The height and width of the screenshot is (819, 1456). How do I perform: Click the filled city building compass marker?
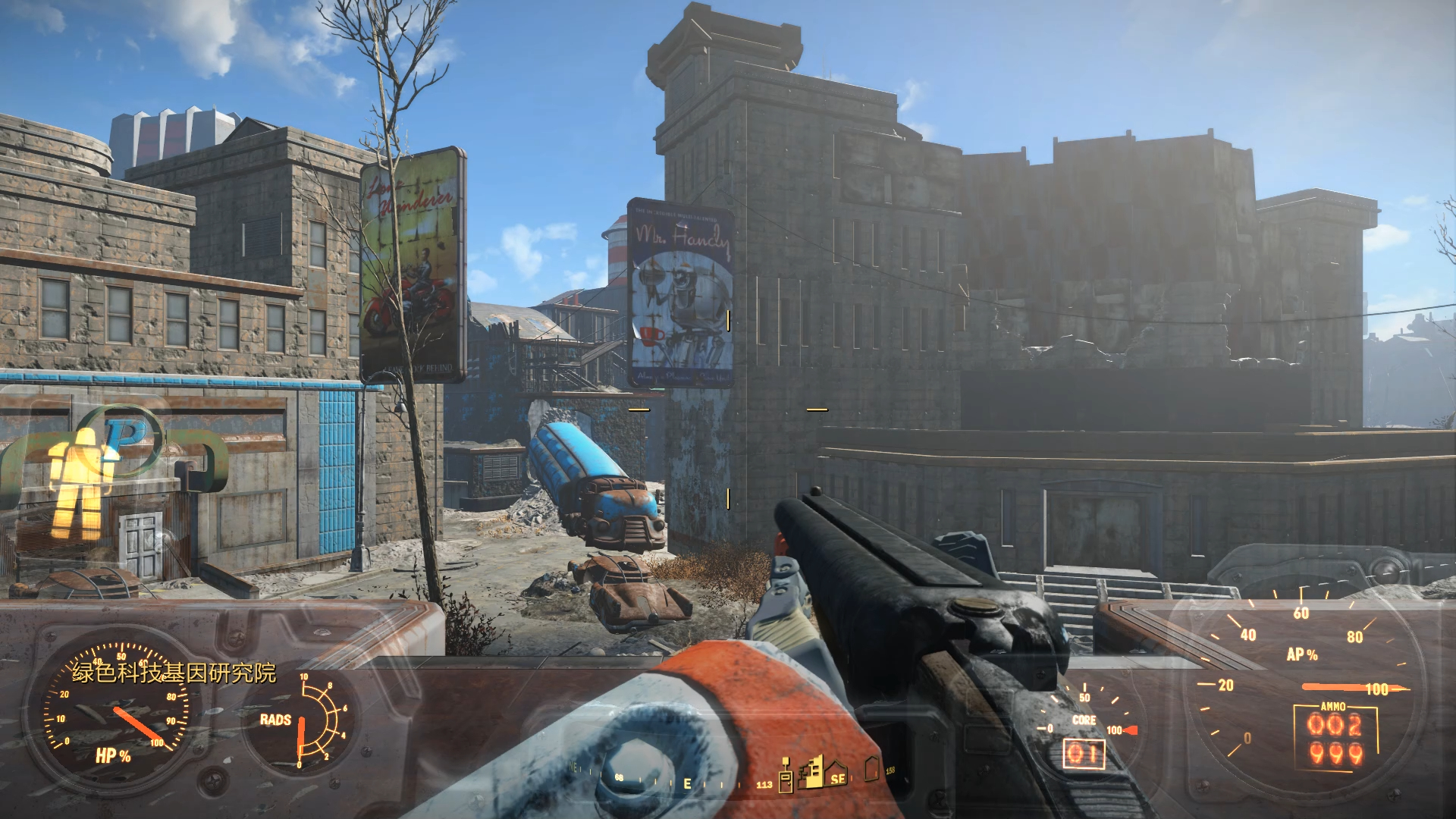tap(812, 771)
